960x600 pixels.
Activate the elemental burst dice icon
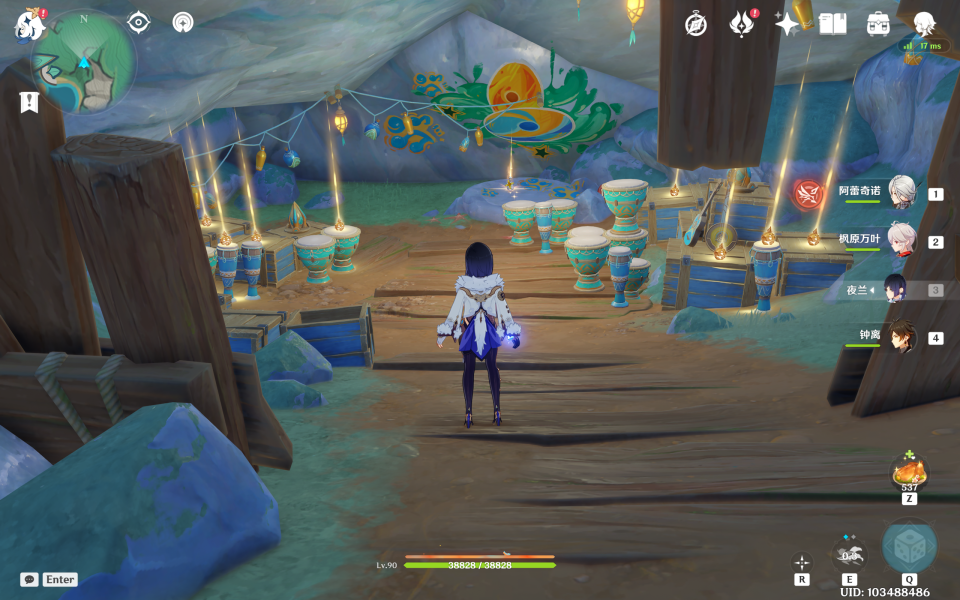click(909, 548)
